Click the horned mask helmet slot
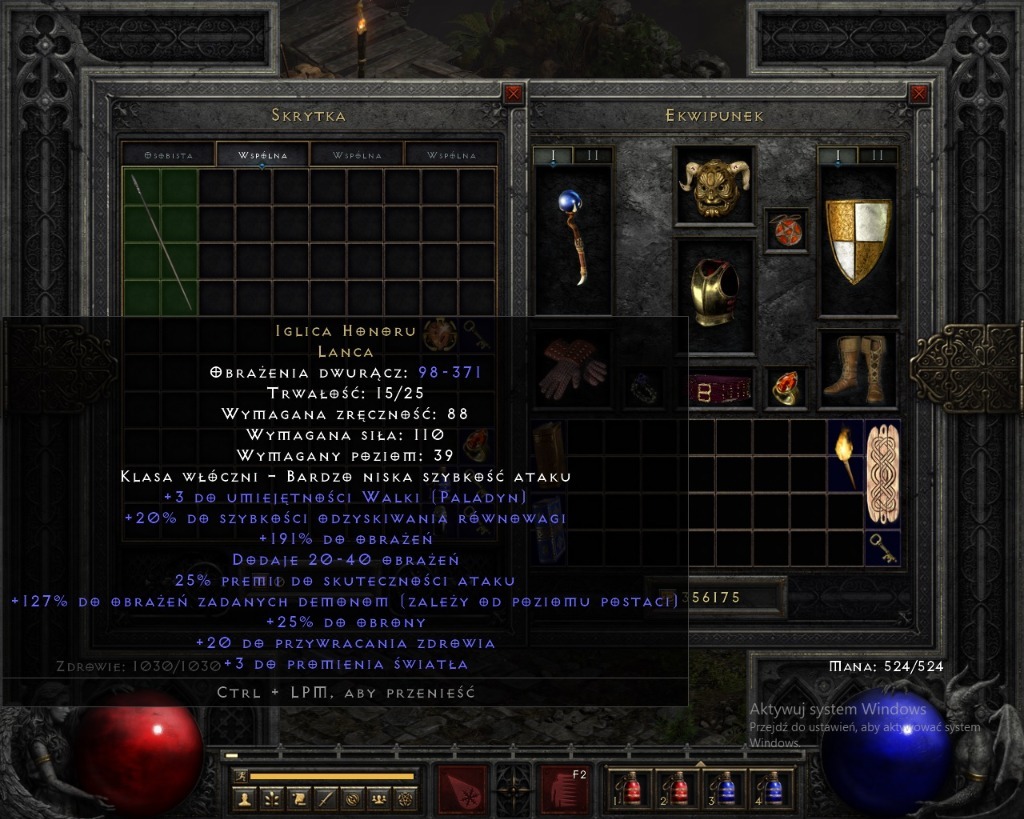Viewport: 1024px width, 819px height. (x=713, y=183)
